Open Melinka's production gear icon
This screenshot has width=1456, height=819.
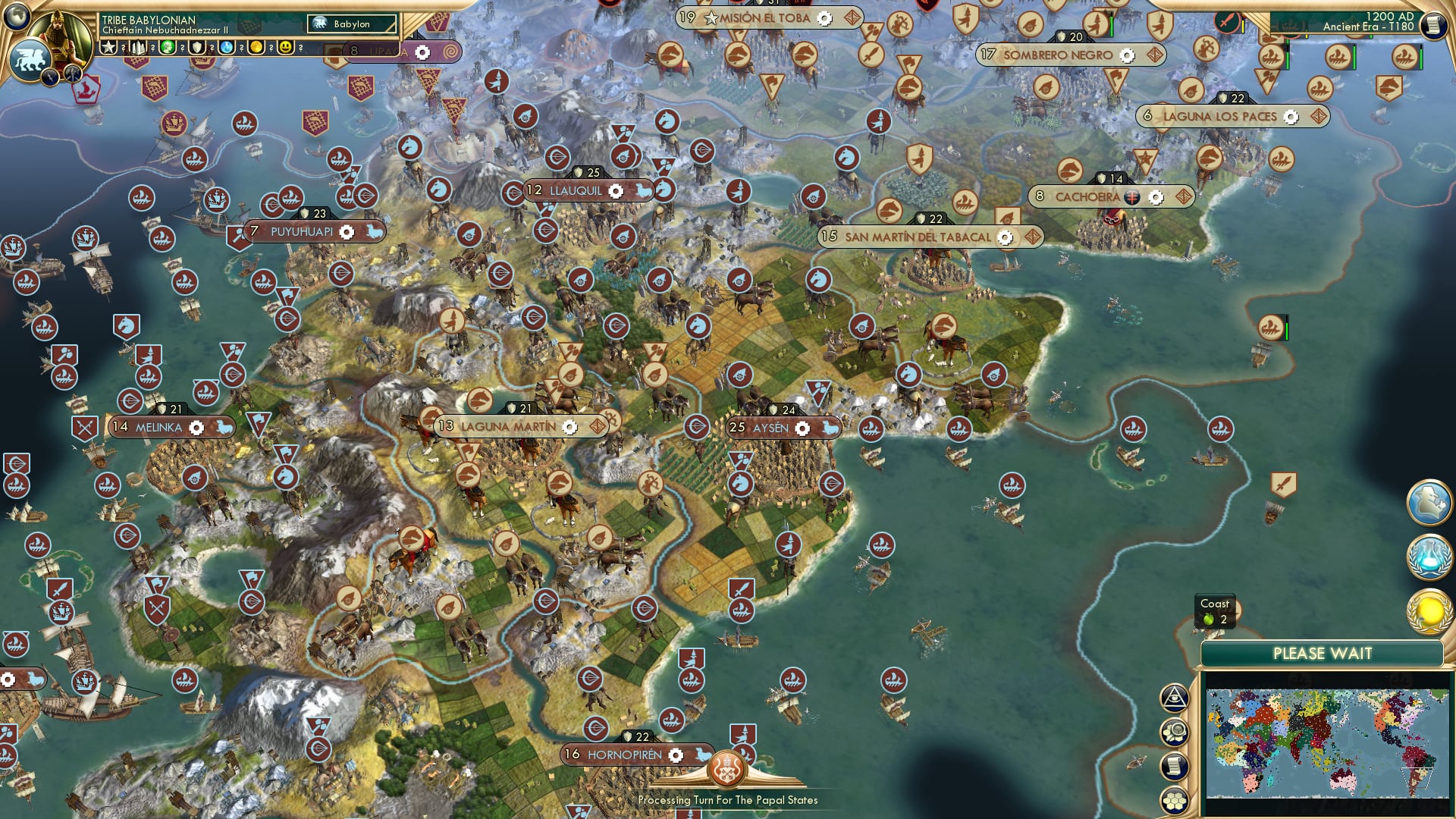coord(195,428)
